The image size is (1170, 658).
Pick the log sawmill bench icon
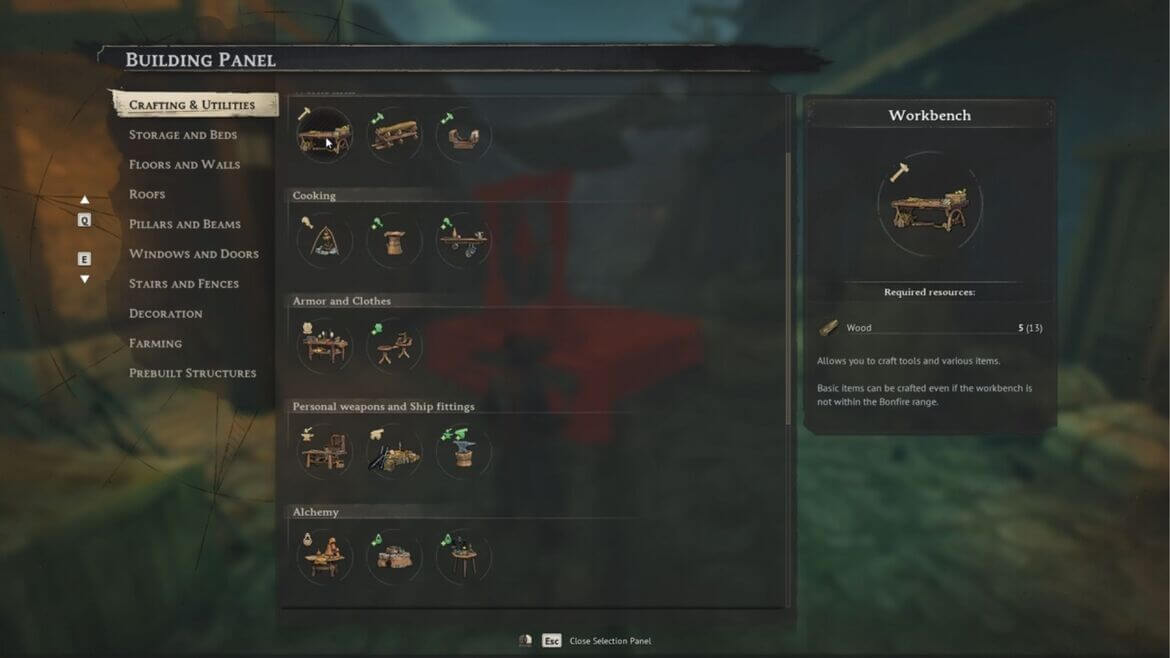pos(394,135)
